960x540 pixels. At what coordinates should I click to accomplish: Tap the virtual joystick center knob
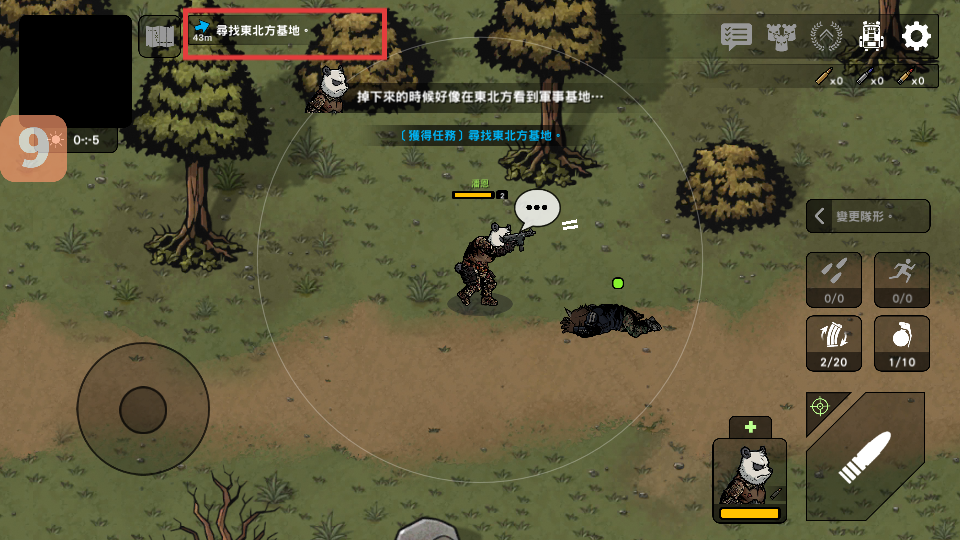coord(143,409)
